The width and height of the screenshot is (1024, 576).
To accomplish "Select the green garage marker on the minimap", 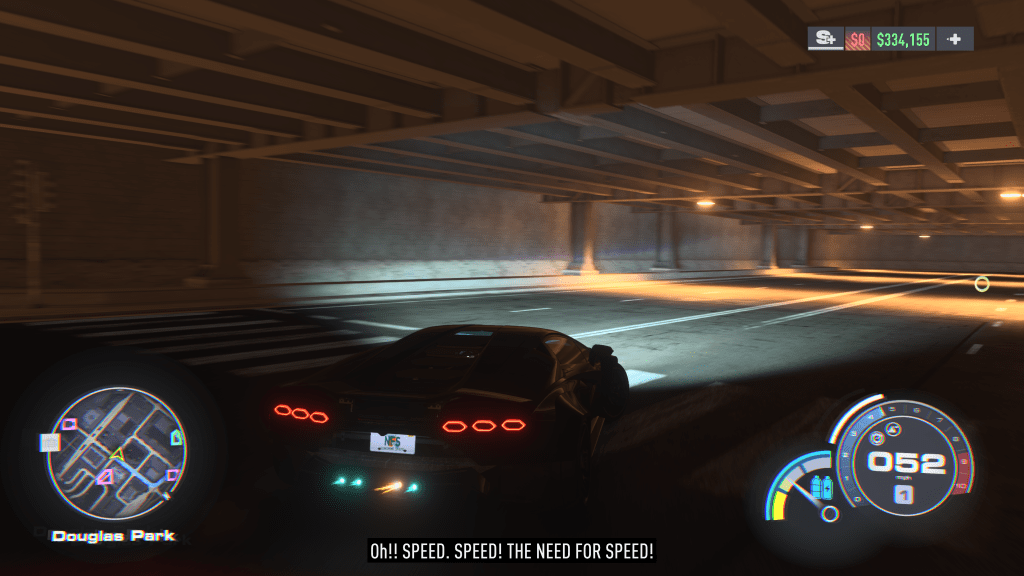I will [178, 436].
